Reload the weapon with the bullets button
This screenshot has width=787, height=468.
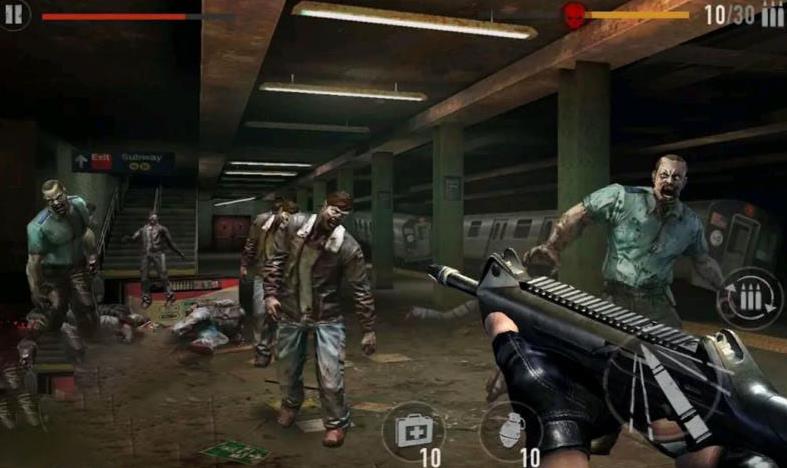pos(751,298)
